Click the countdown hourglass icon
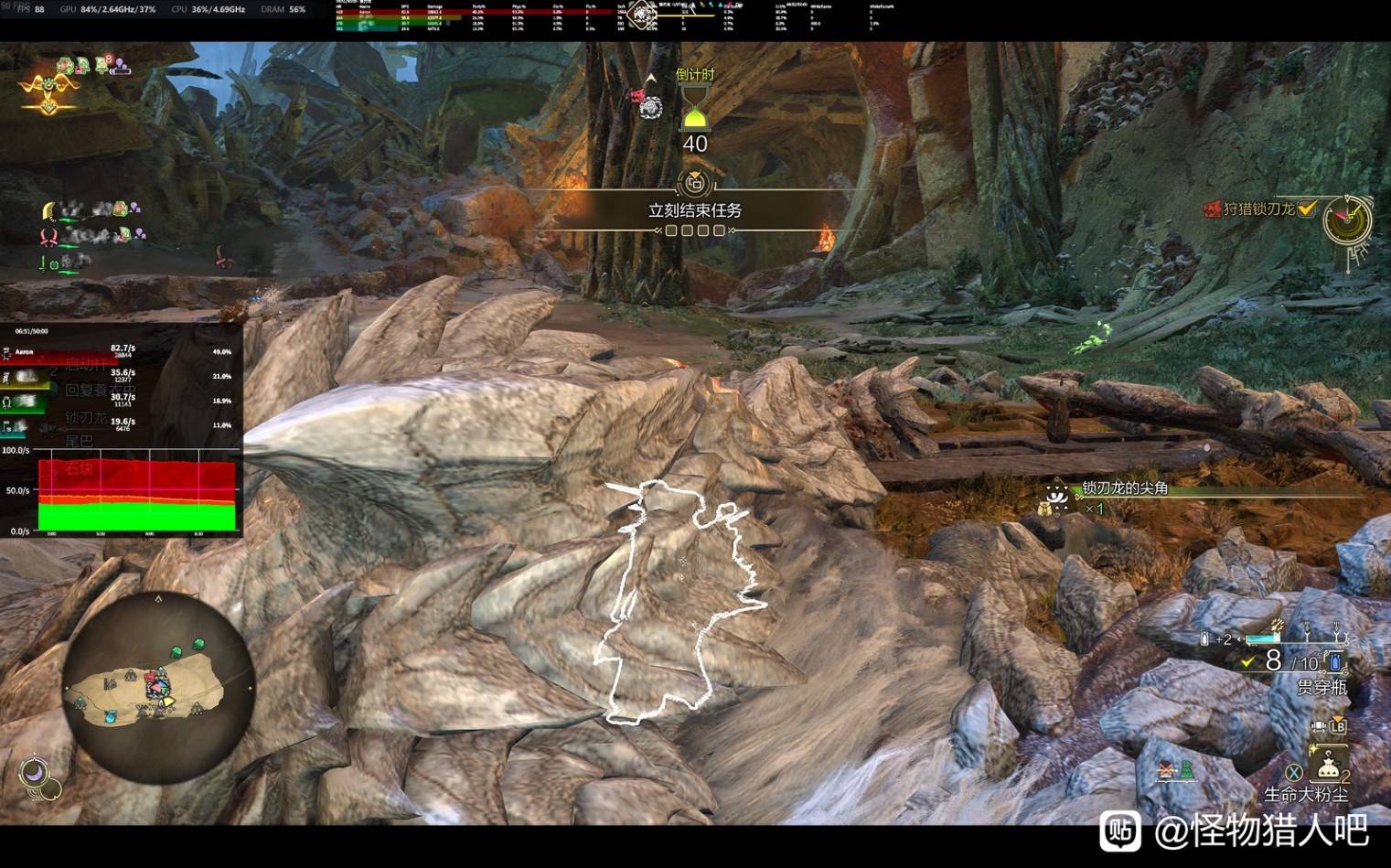This screenshot has width=1391, height=868. 695,109
